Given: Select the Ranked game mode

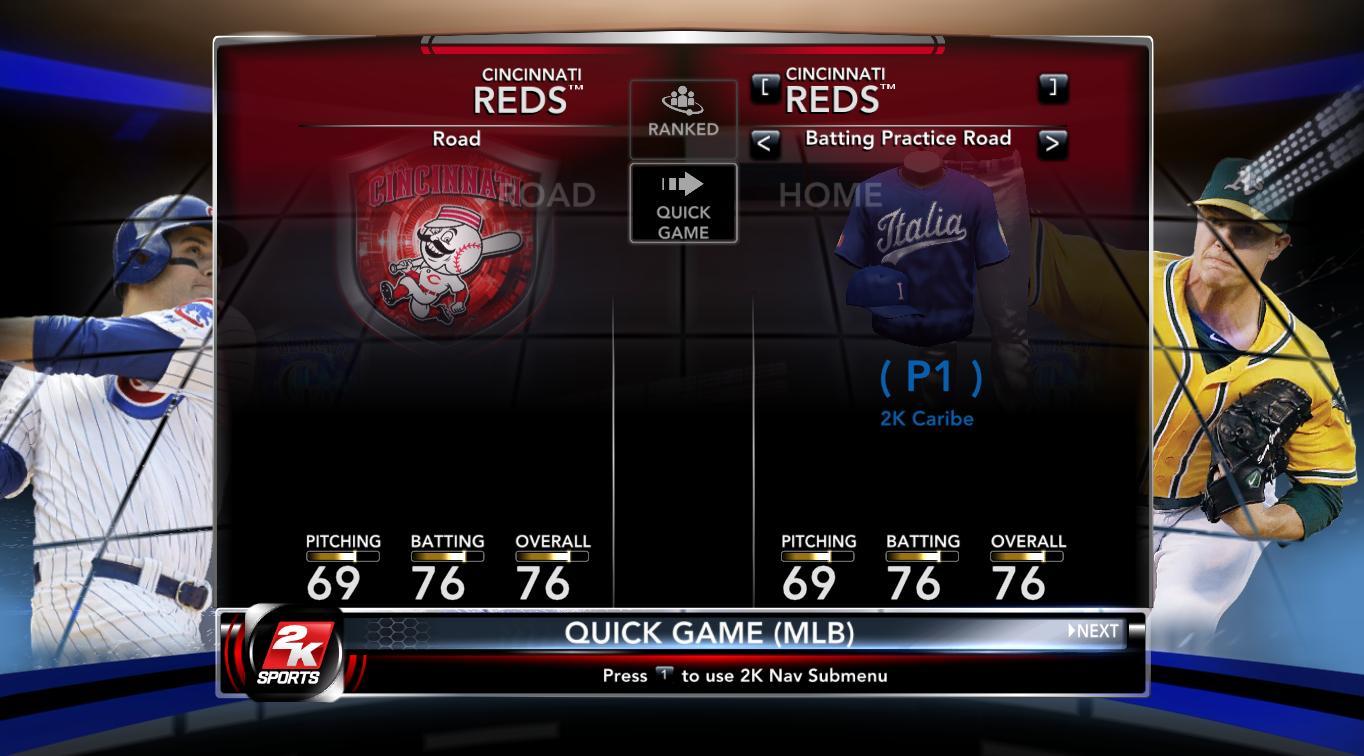Looking at the screenshot, I should (683, 115).
